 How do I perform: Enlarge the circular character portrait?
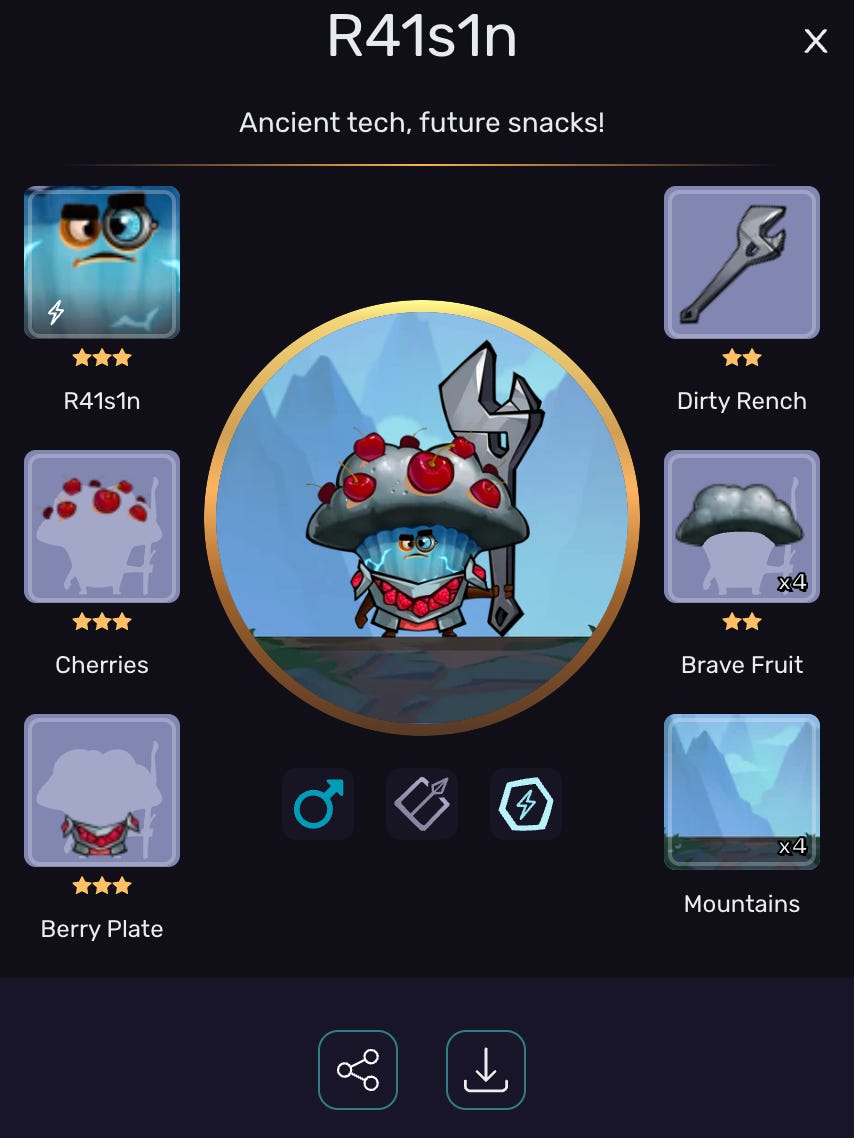tap(422, 518)
